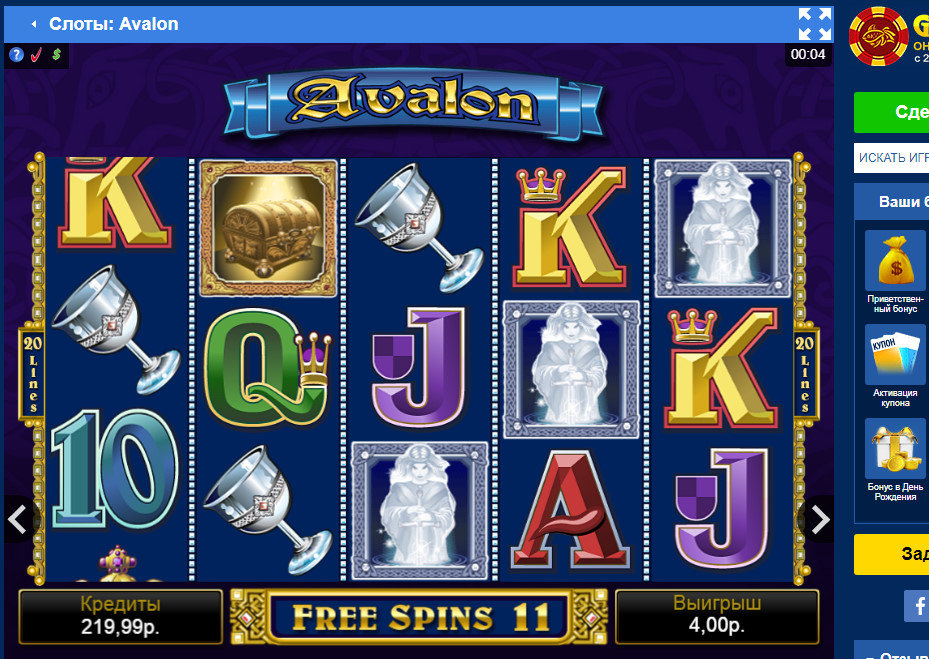The image size is (929, 659).
Task: Click the casino chip logo
Action: (x=878, y=35)
